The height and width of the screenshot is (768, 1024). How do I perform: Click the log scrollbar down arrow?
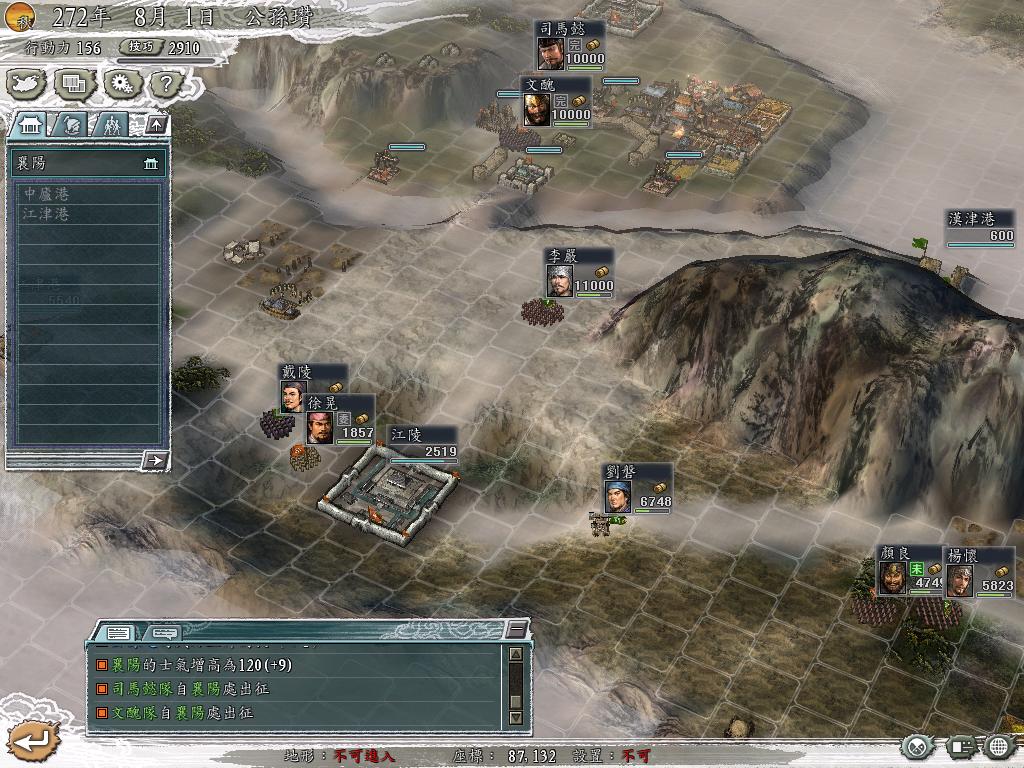point(516,717)
